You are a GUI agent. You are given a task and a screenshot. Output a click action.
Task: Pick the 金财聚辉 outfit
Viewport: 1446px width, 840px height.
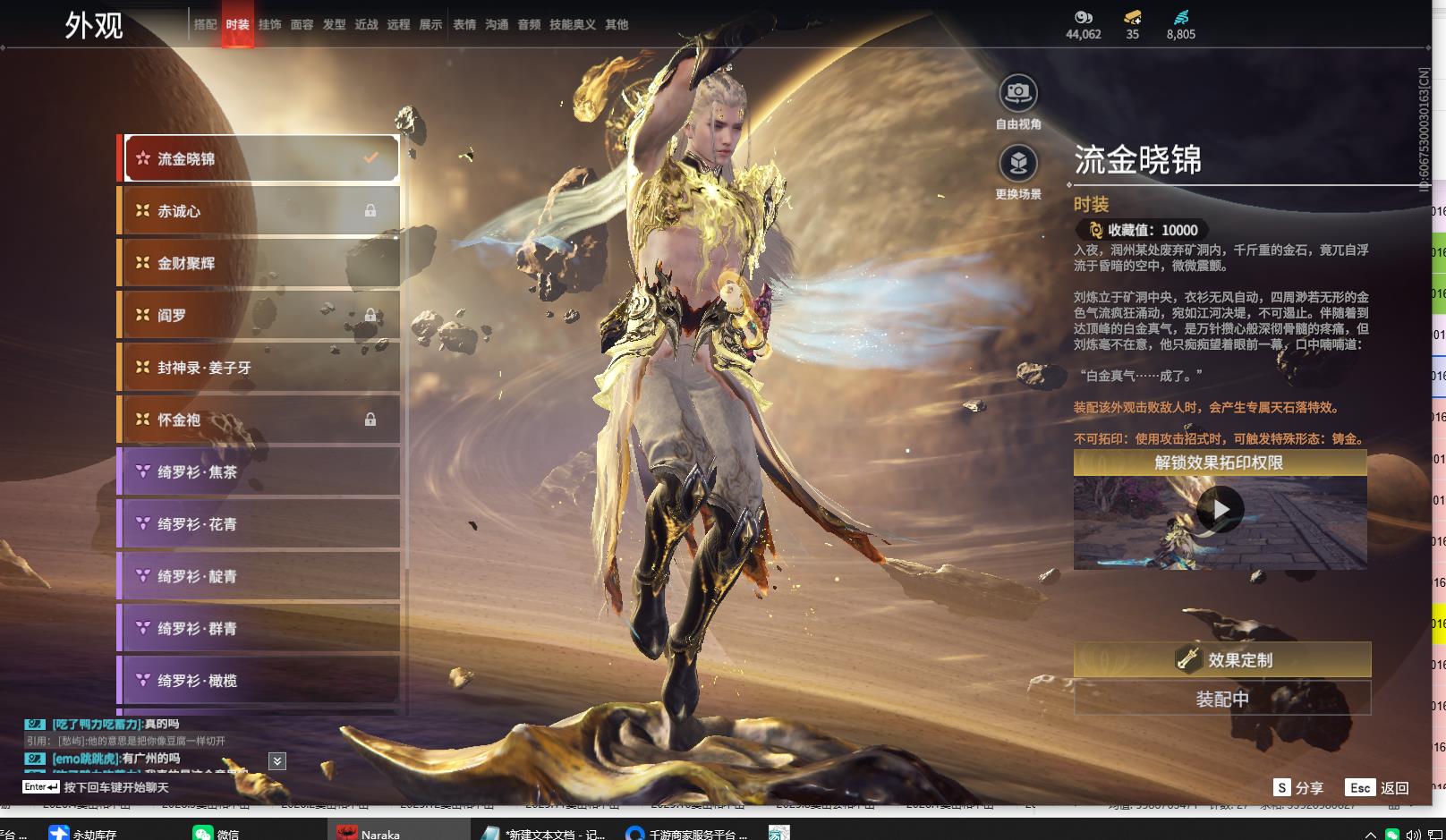tap(259, 263)
